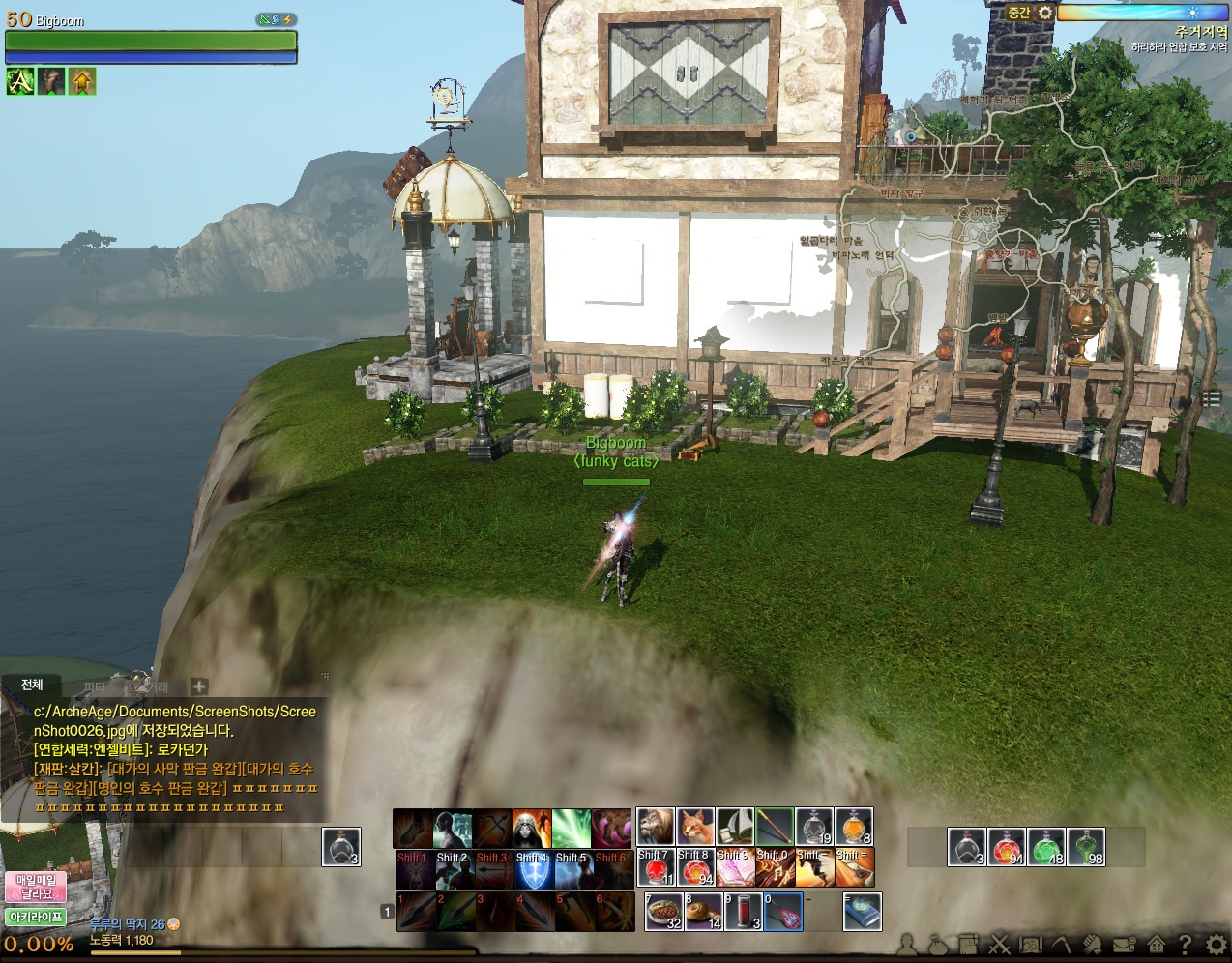
Task: Add a new chat tab with plus button
Action: pos(199,686)
